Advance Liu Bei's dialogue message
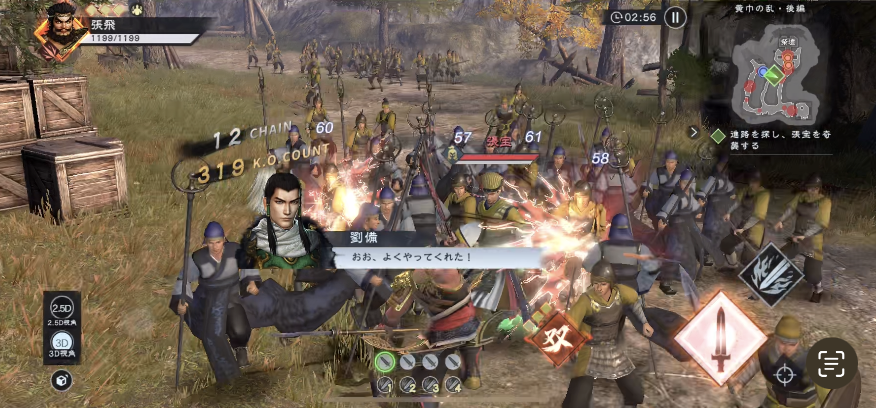 point(430,256)
